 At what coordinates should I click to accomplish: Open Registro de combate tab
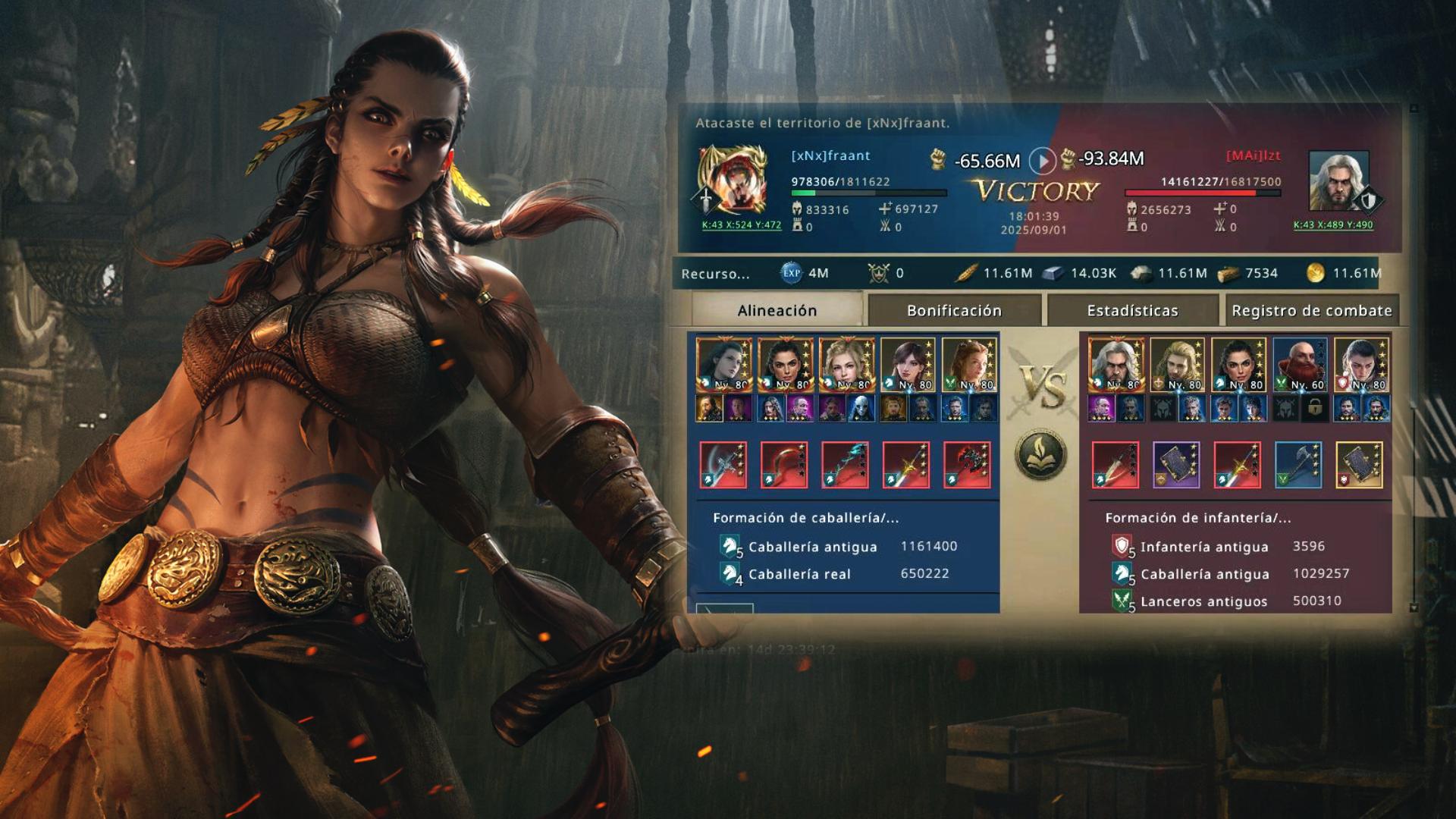[x=1311, y=310]
